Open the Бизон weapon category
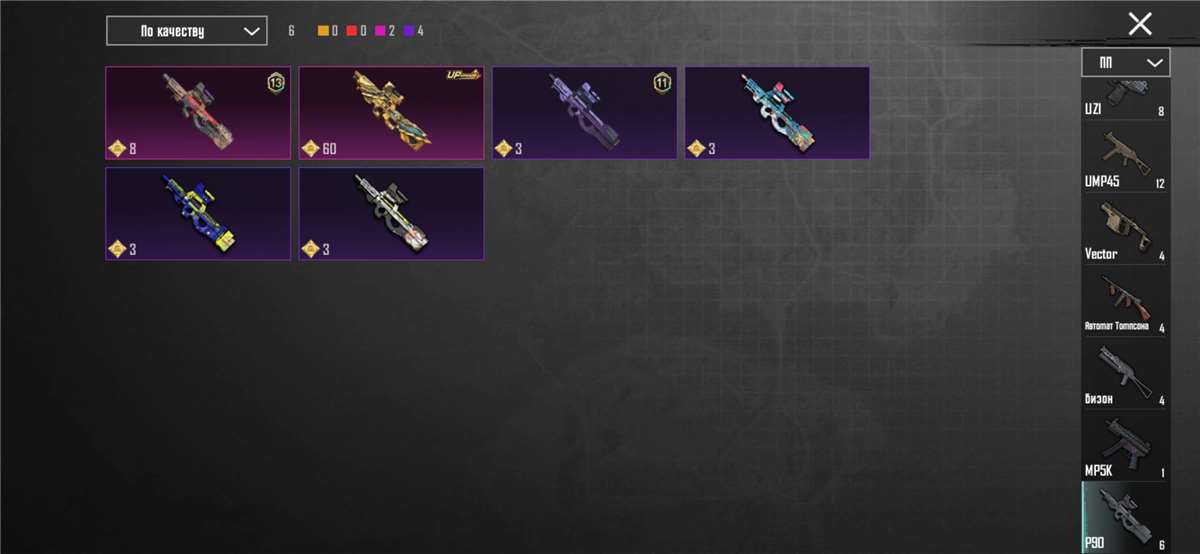This screenshot has width=1200, height=554. [x=1125, y=373]
